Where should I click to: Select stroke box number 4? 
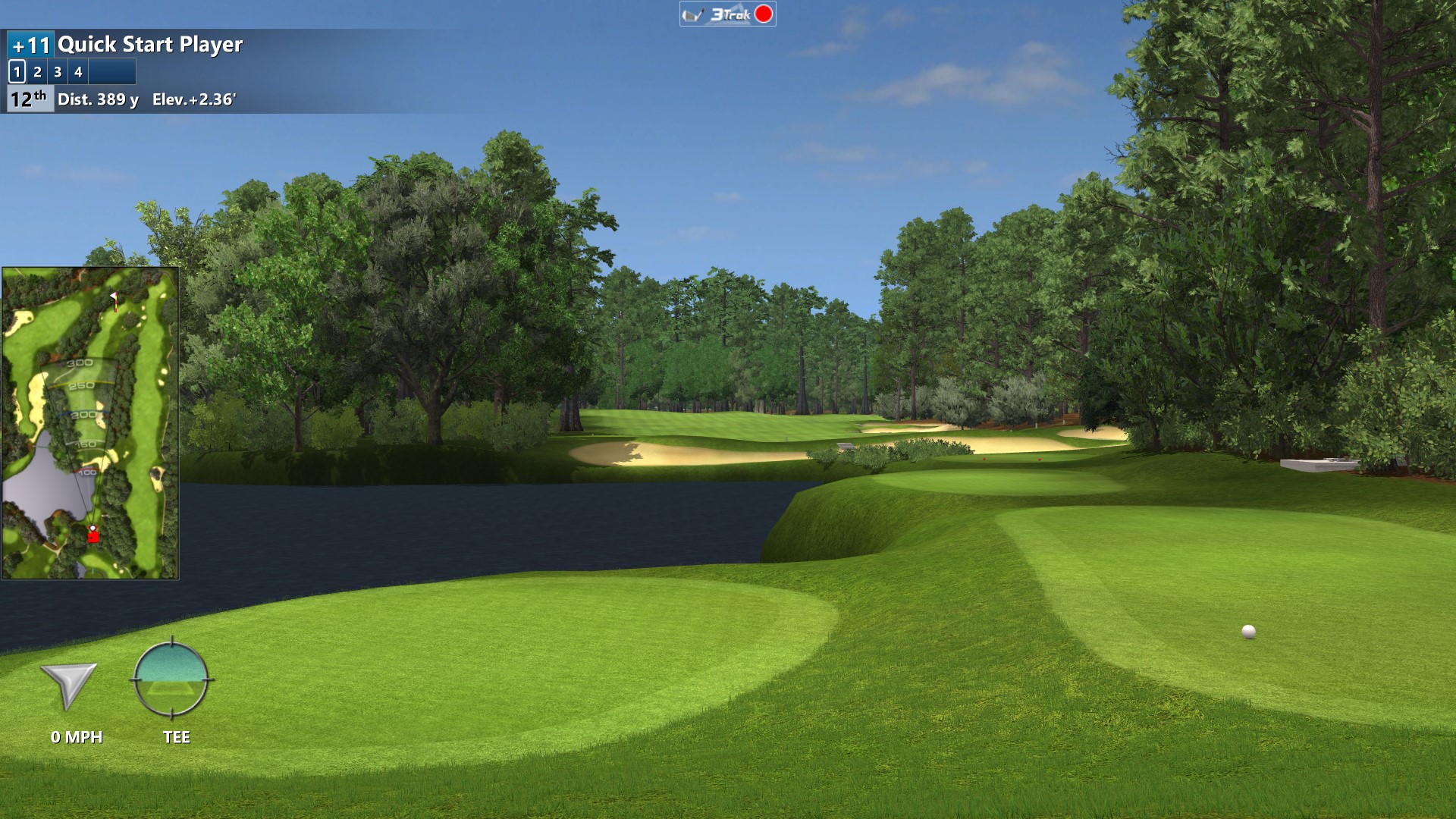click(78, 72)
